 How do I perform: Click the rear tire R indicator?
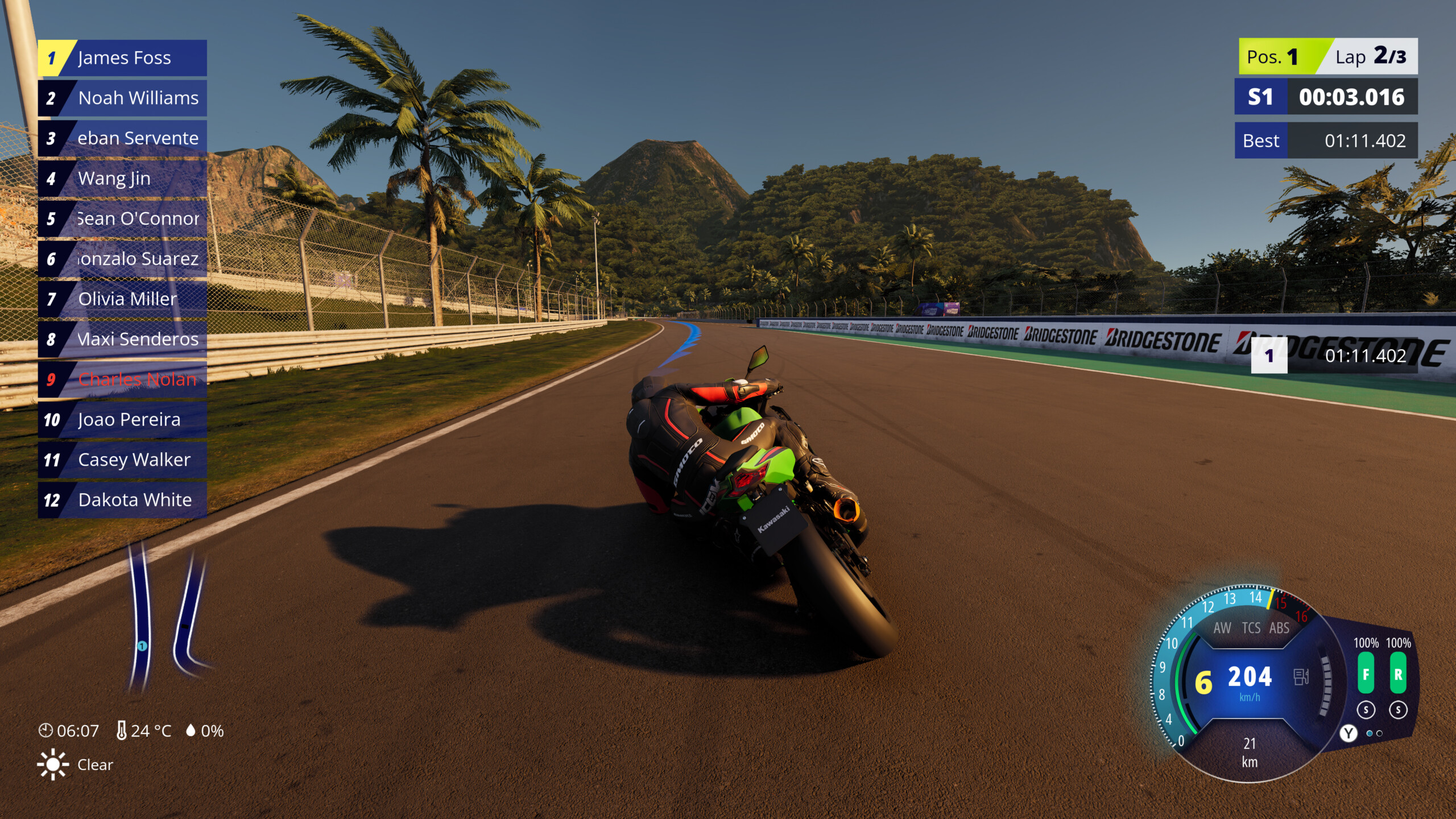click(x=1398, y=673)
